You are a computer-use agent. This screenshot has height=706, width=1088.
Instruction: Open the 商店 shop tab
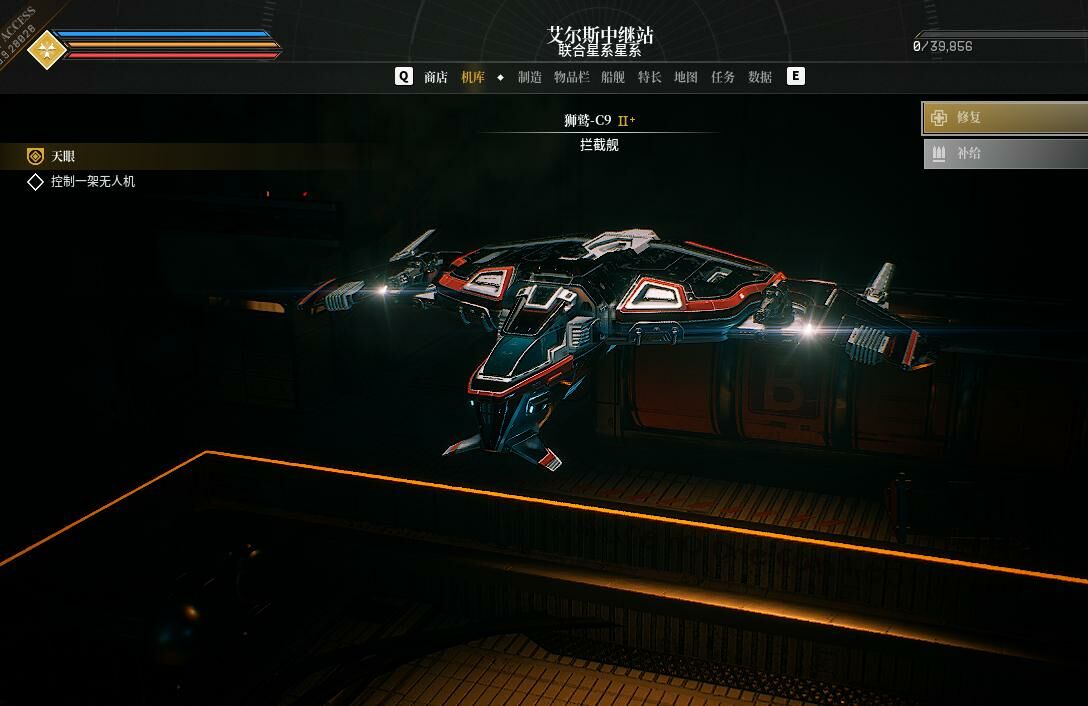click(436, 77)
